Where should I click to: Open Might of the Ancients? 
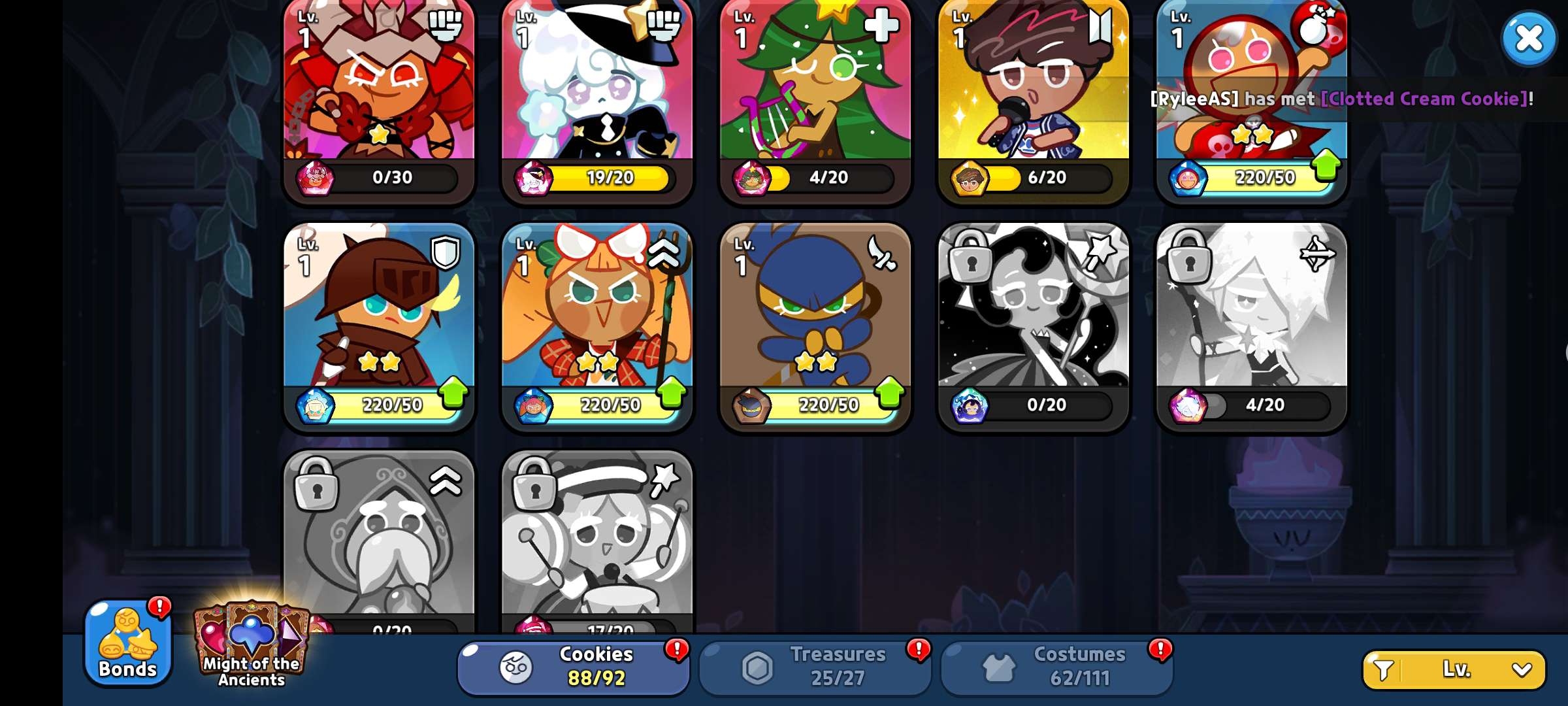pos(252,645)
